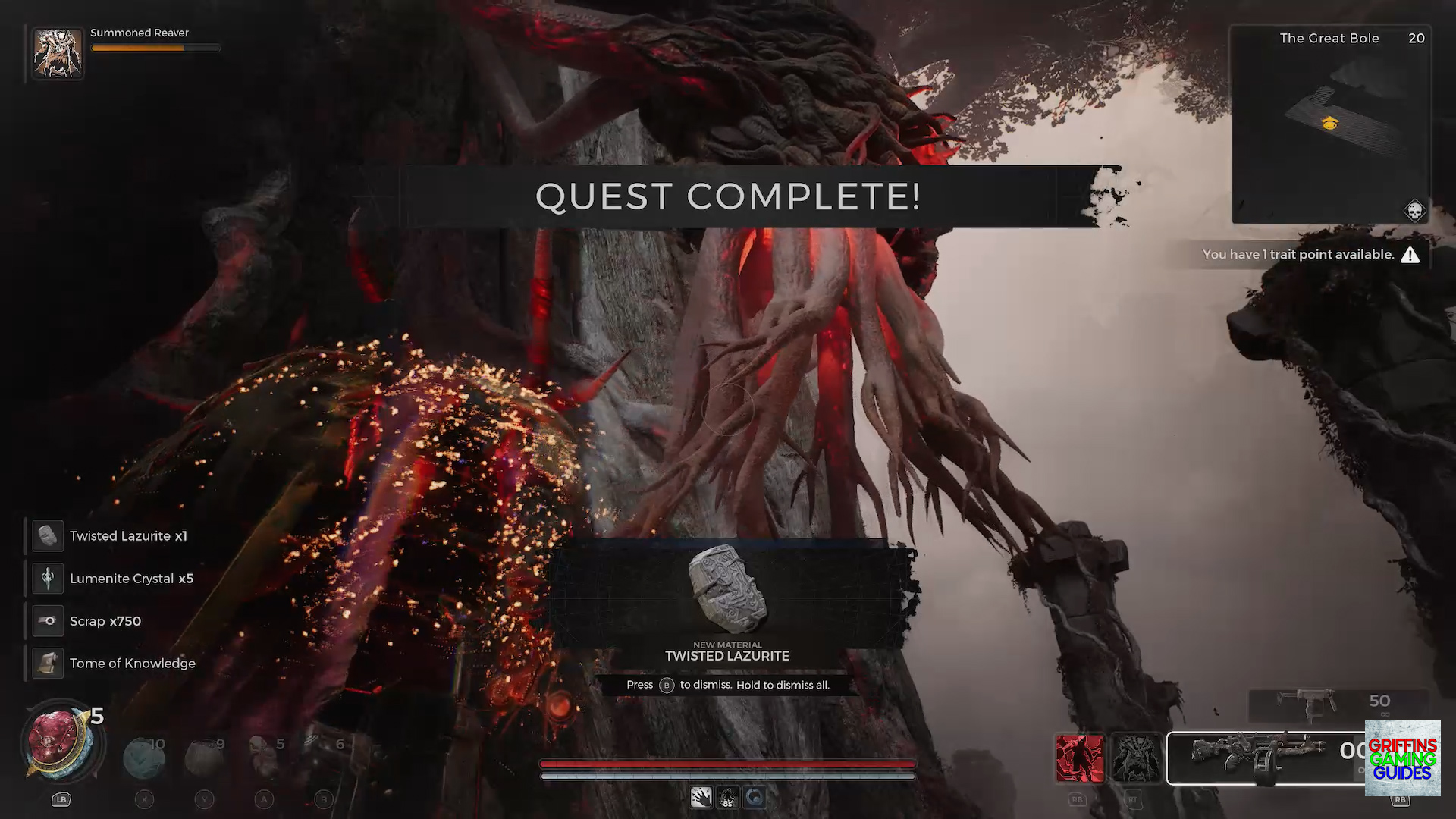Image resolution: width=1456 pixels, height=819 pixels.
Task: Click the red health bar at screen bottom
Action: pyautogui.click(x=727, y=764)
